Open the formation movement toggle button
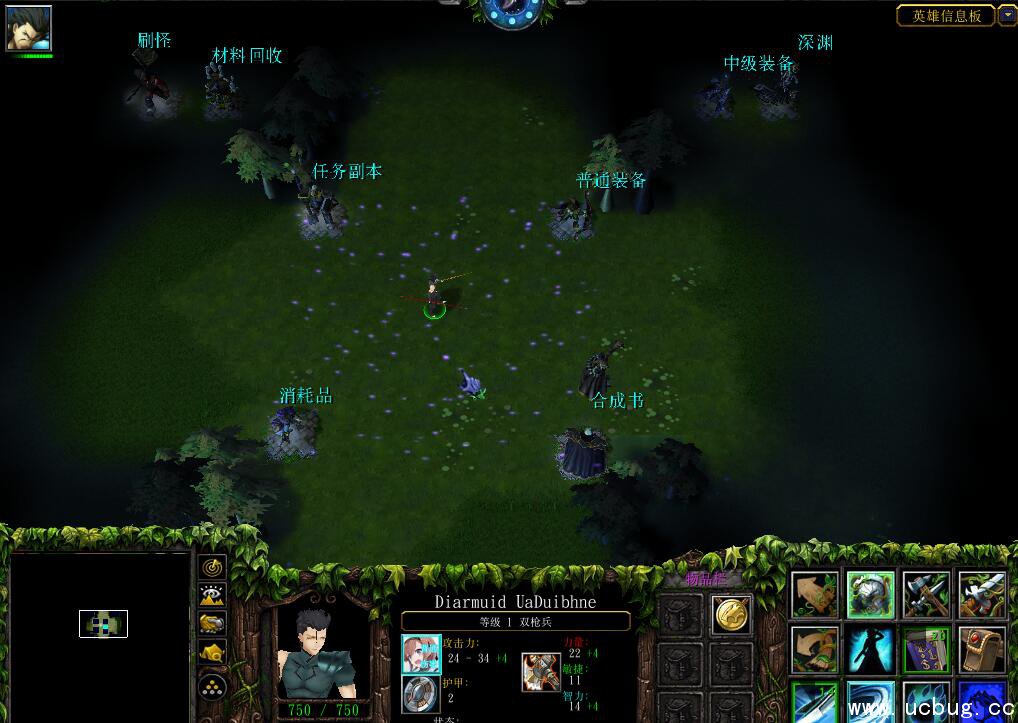Image resolution: width=1018 pixels, height=723 pixels. 212,686
